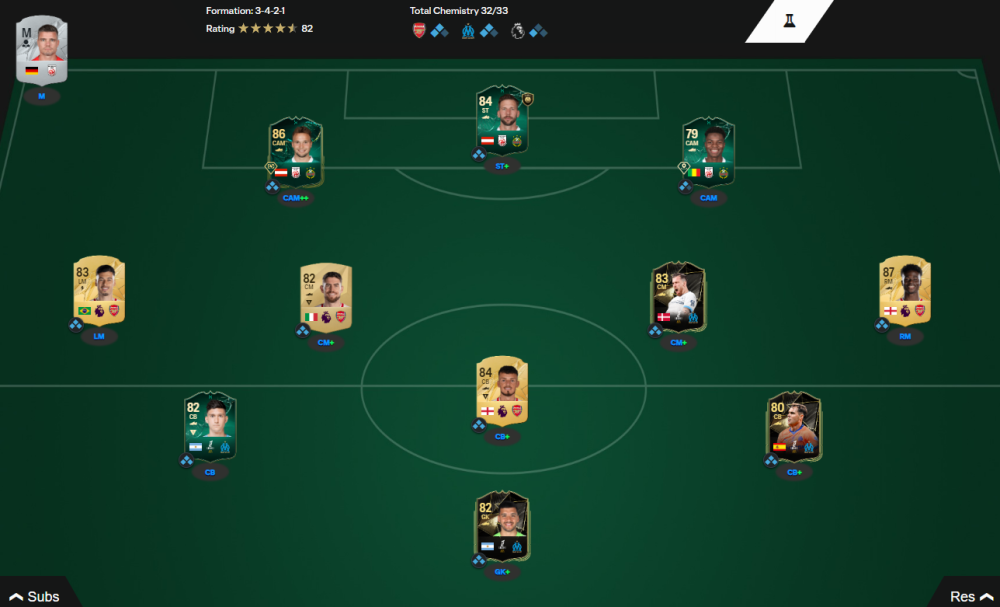Open the chemistry flask button
1000x607 pixels.
click(x=789, y=21)
